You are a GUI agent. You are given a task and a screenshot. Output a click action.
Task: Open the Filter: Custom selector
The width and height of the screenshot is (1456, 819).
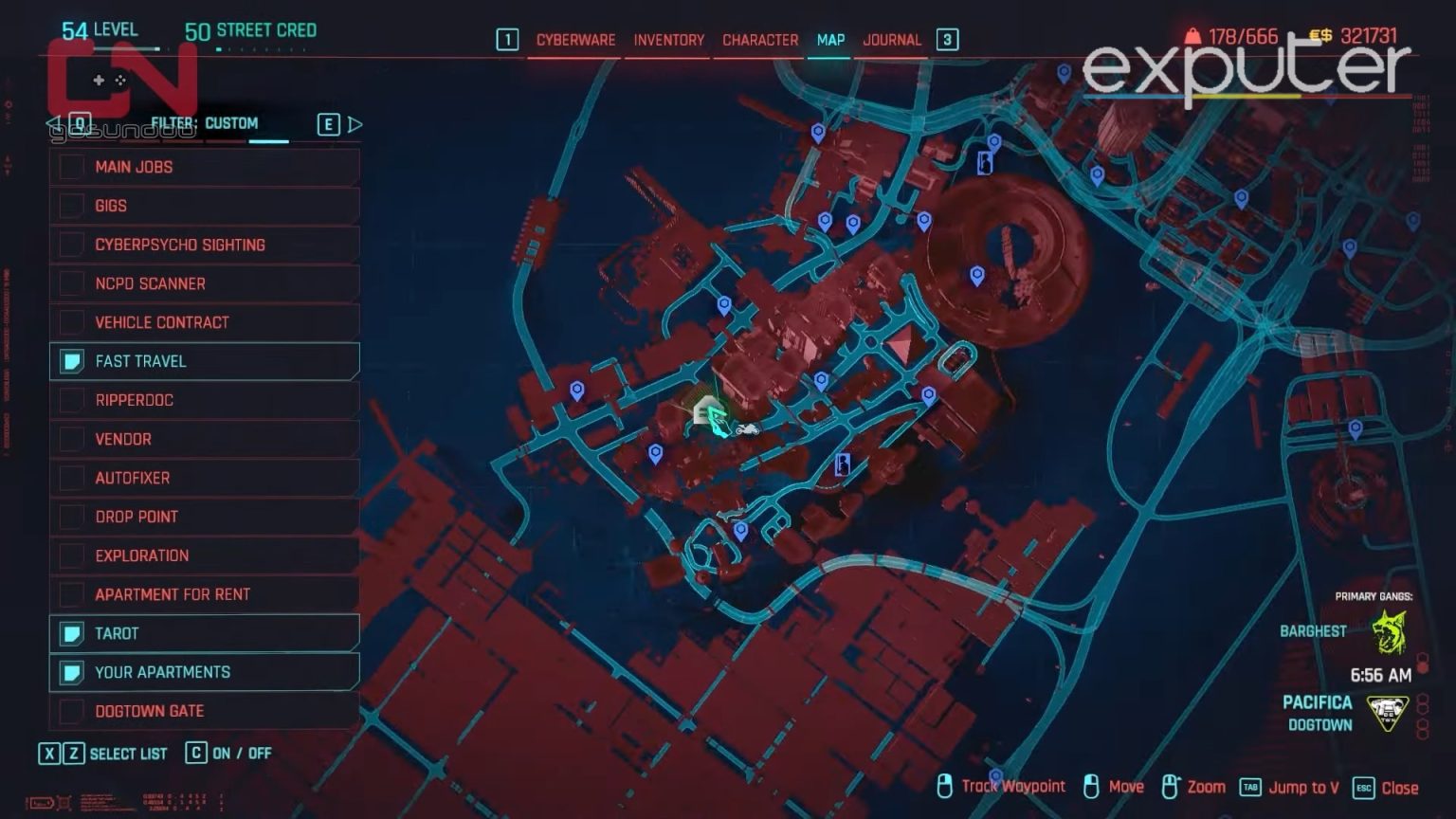206,122
